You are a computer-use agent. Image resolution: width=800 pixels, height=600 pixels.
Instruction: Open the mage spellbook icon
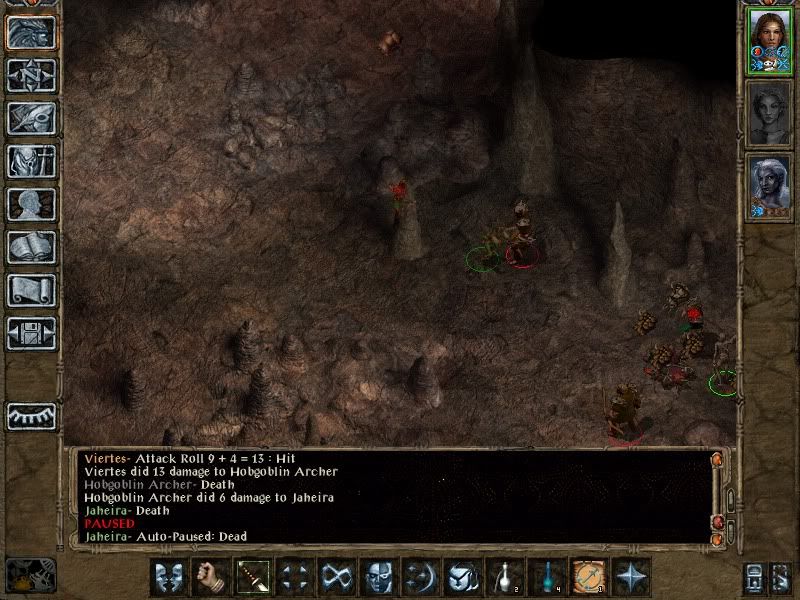(31, 247)
